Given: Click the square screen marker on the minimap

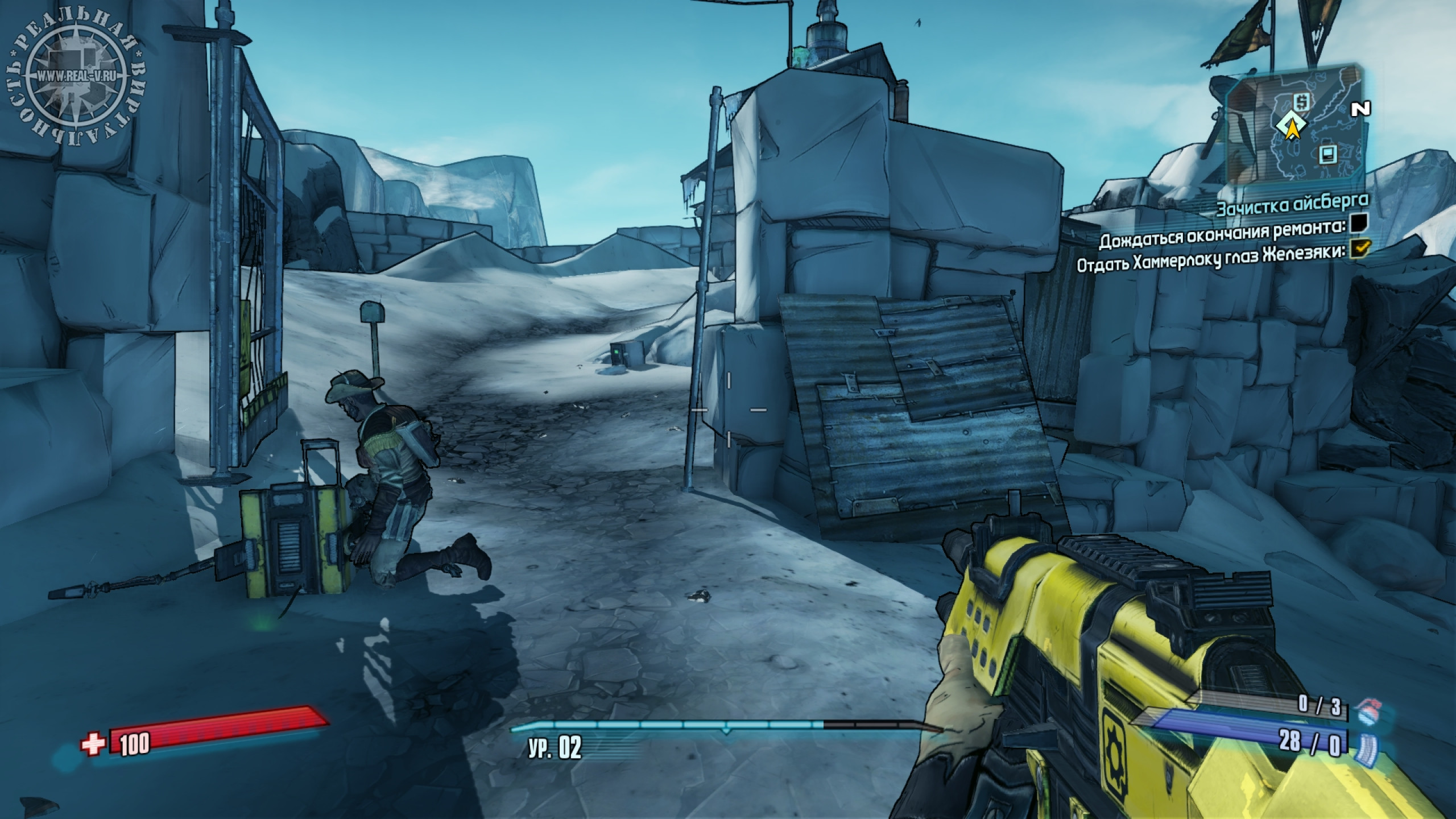Looking at the screenshot, I should tap(1327, 154).
